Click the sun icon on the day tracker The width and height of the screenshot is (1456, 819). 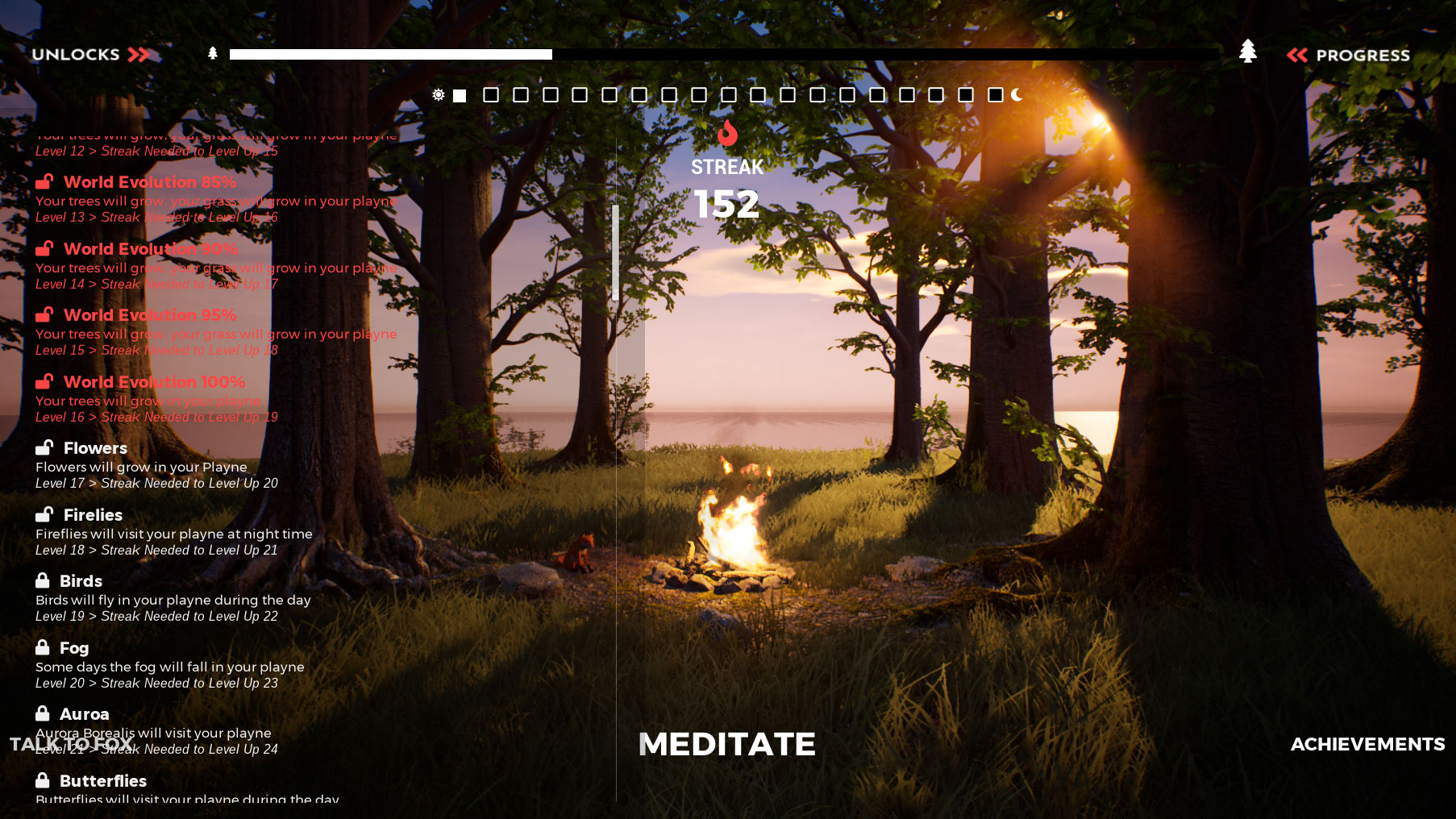click(x=438, y=95)
